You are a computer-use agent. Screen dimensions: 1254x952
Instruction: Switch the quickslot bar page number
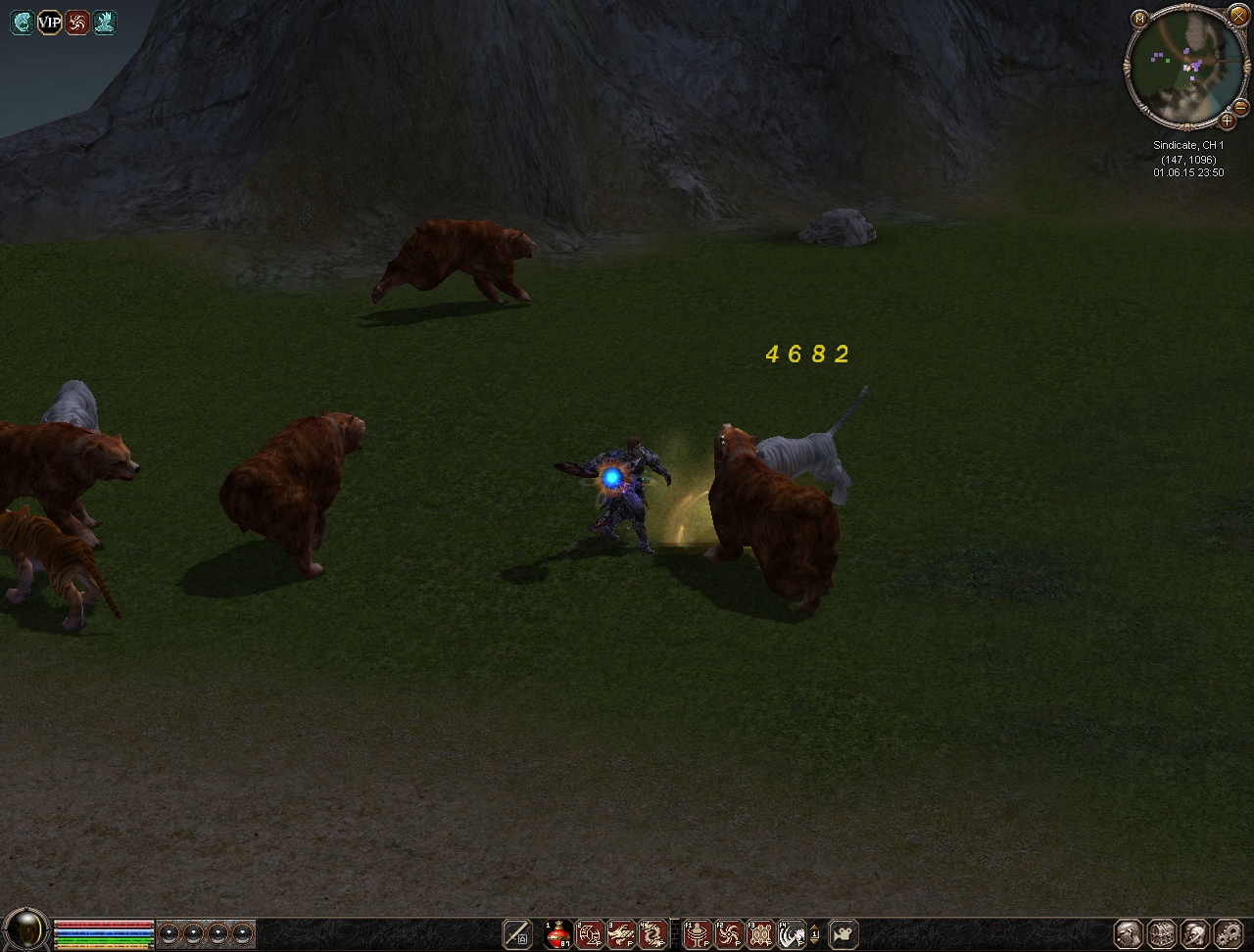[814, 935]
